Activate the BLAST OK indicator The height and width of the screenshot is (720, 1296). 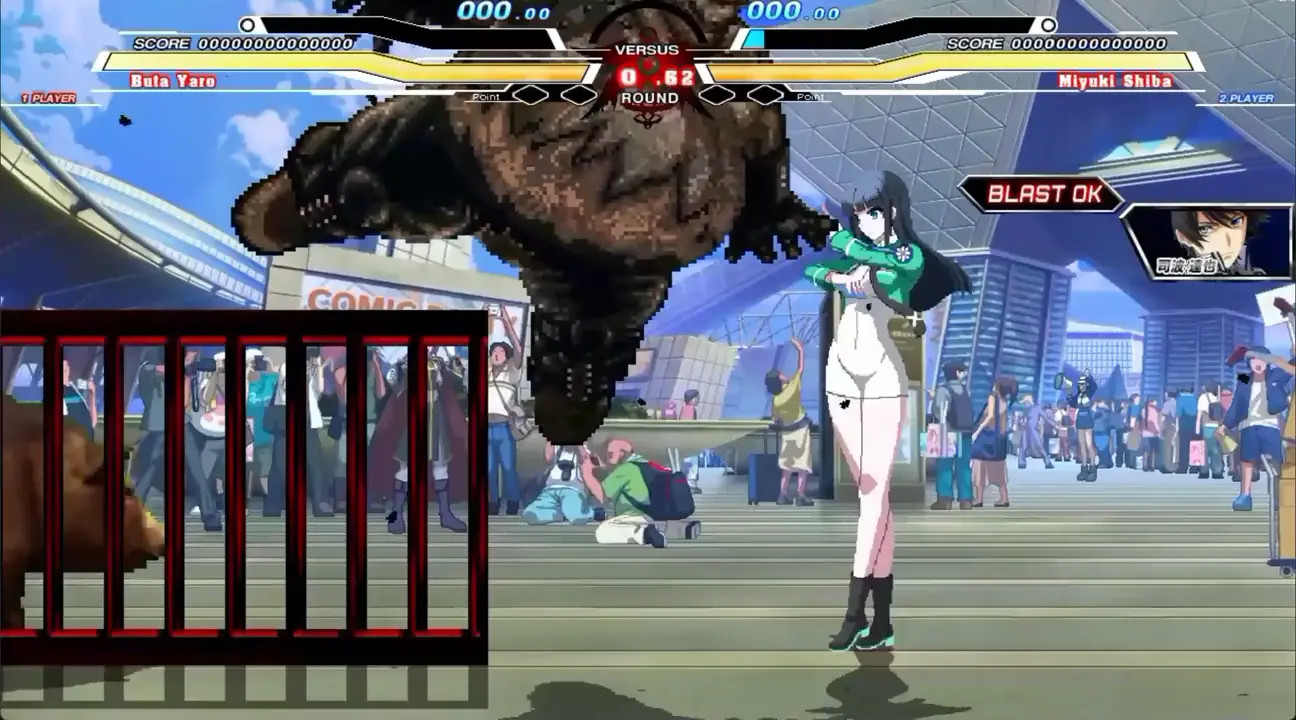coord(1040,194)
